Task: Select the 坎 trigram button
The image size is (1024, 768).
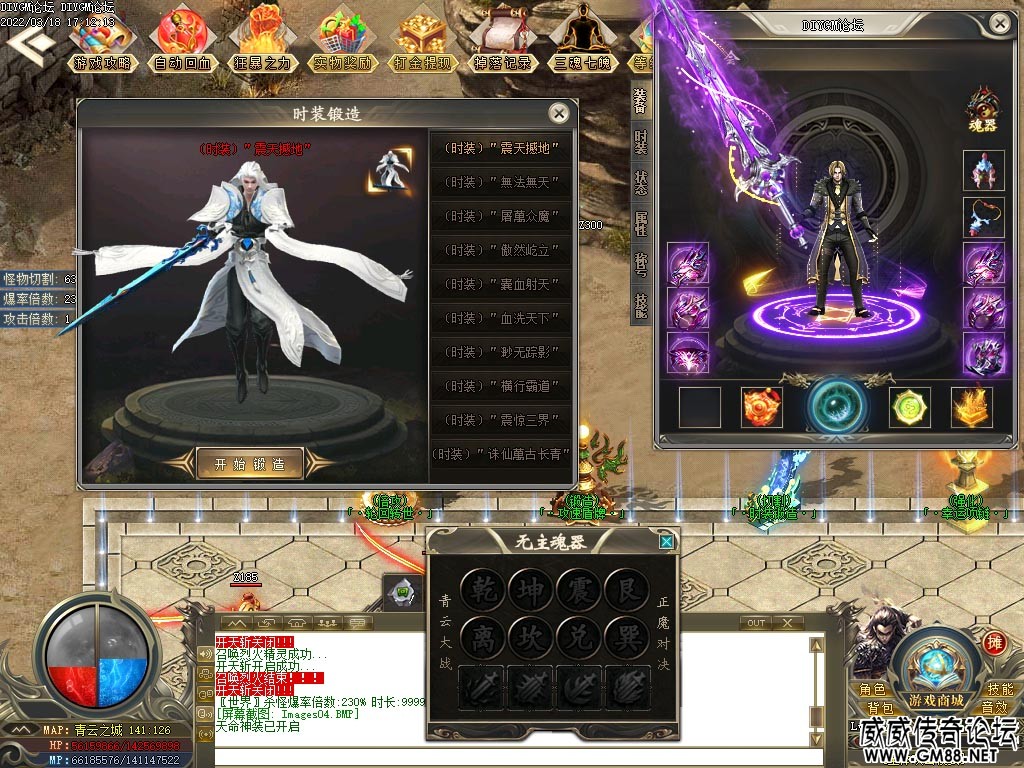Action: 531,637
